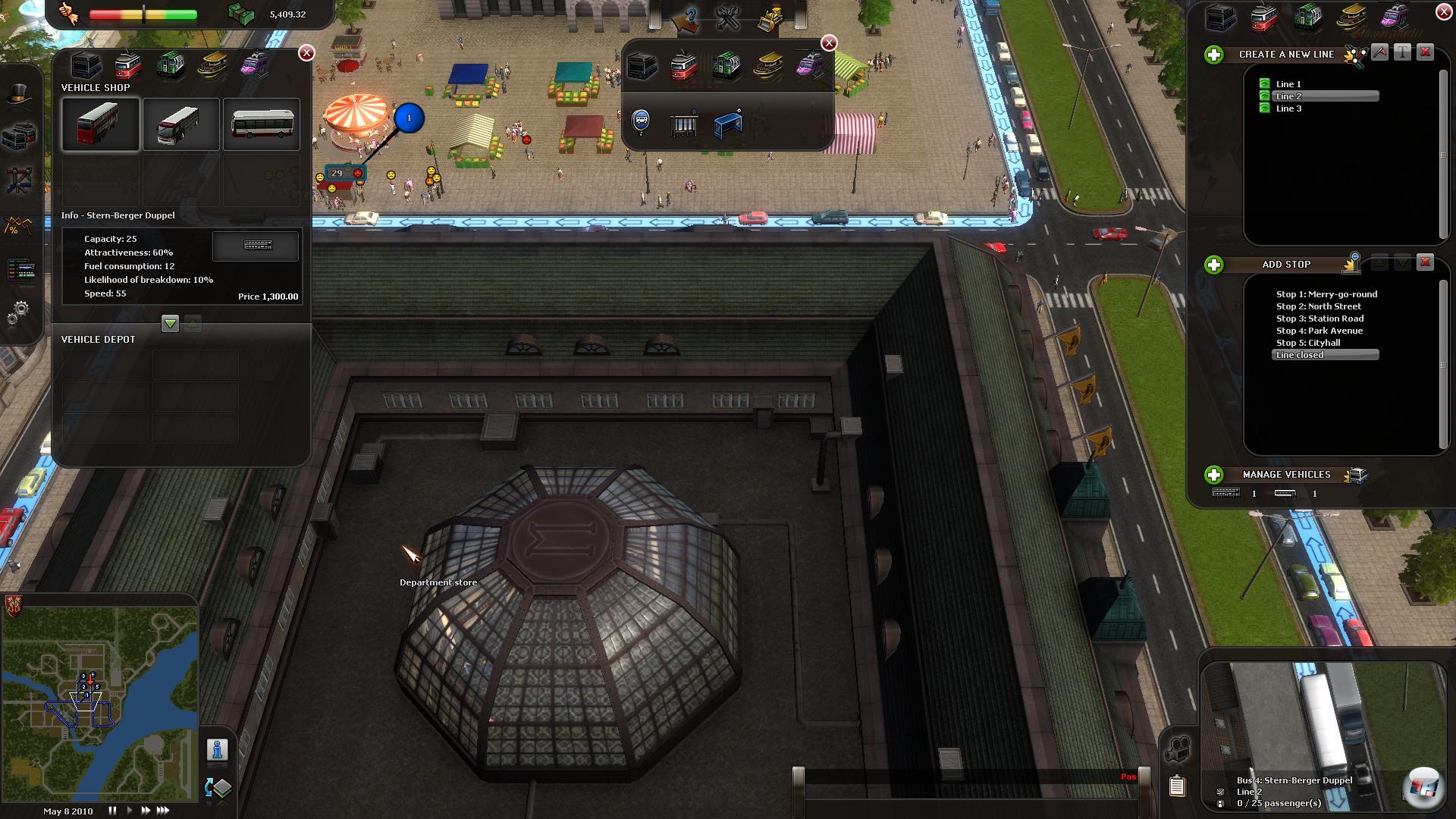Select Stop 3: Station Road

(x=1319, y=318)
